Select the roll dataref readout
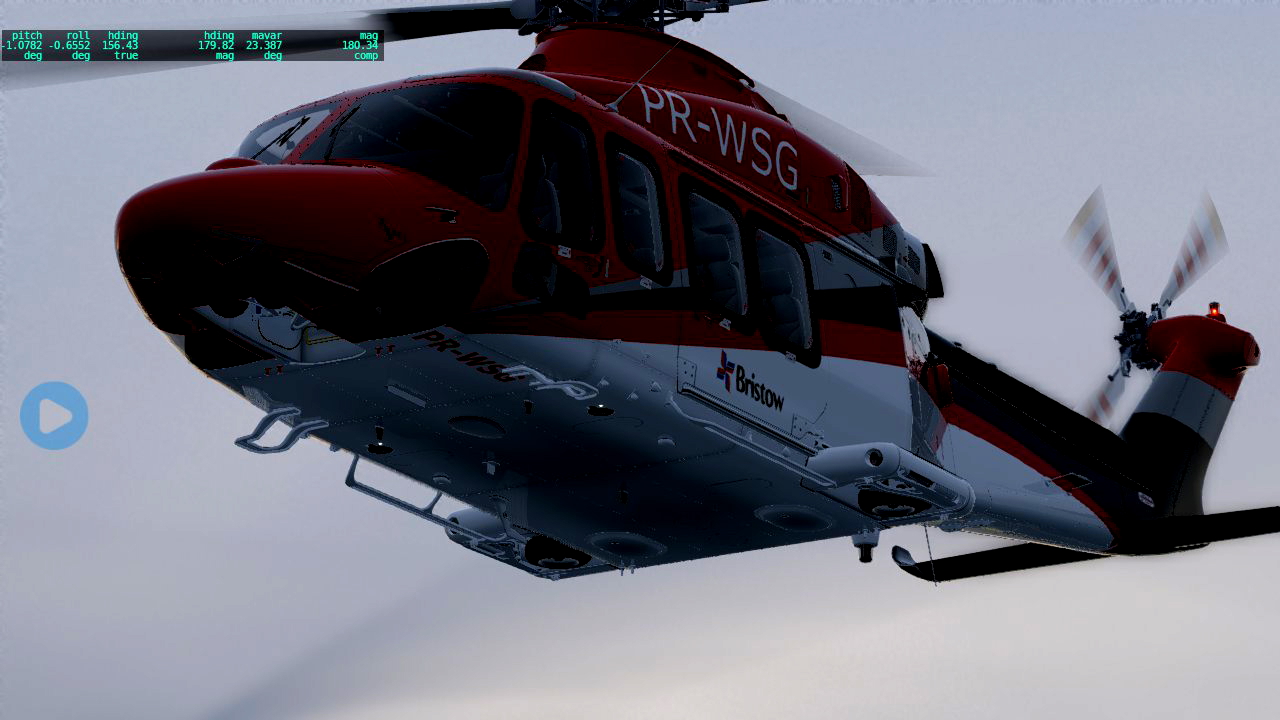 click(75, 44)
